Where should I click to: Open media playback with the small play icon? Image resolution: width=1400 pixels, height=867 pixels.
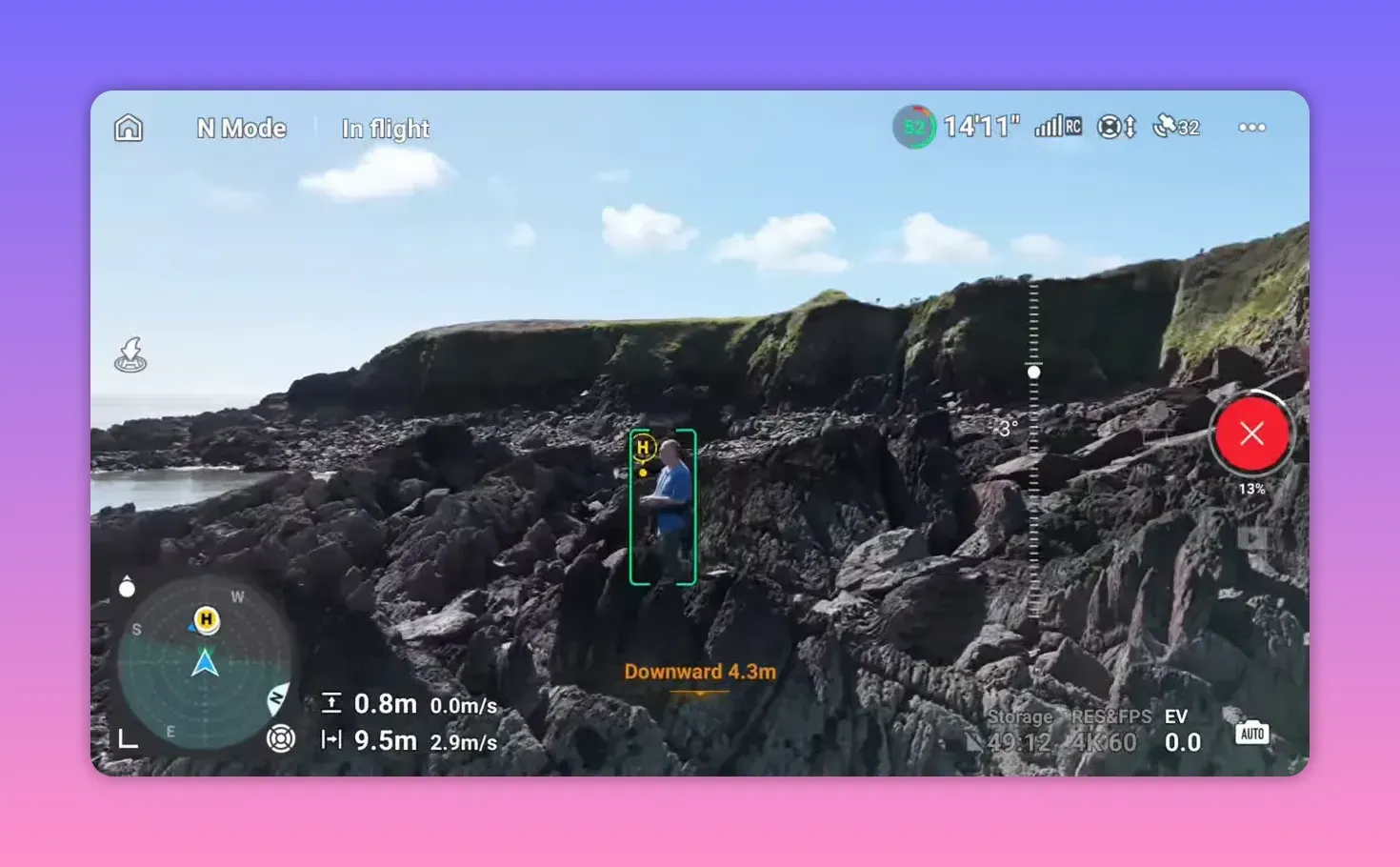click(1250, 539)
